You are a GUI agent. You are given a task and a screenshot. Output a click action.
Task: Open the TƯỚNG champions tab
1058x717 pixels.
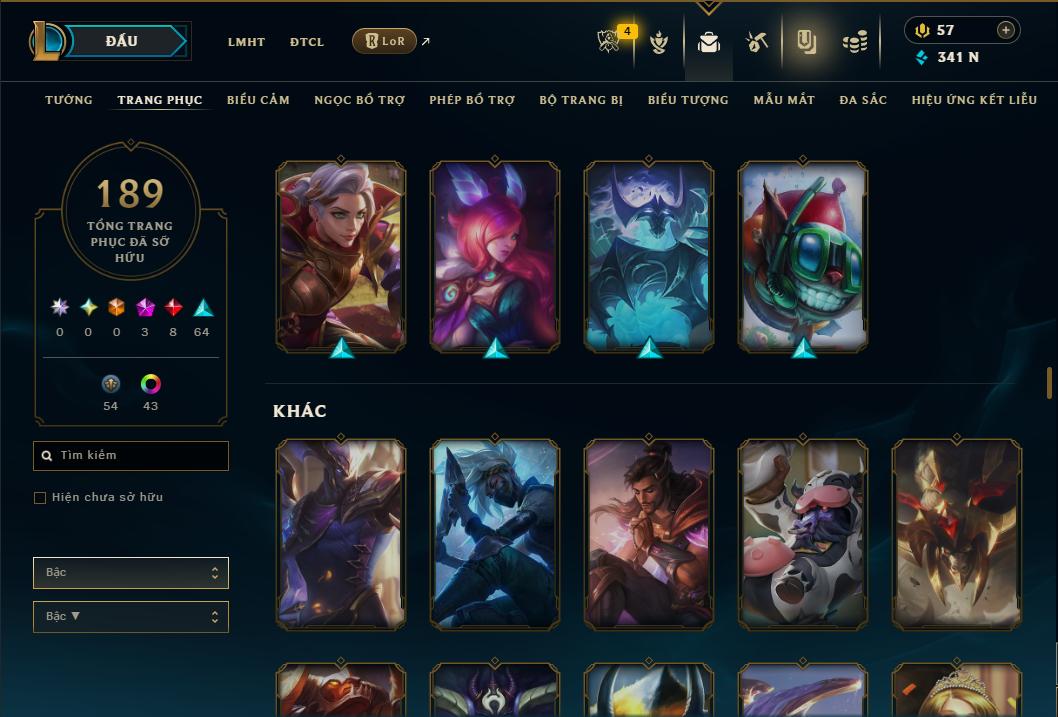coord(69,100)
